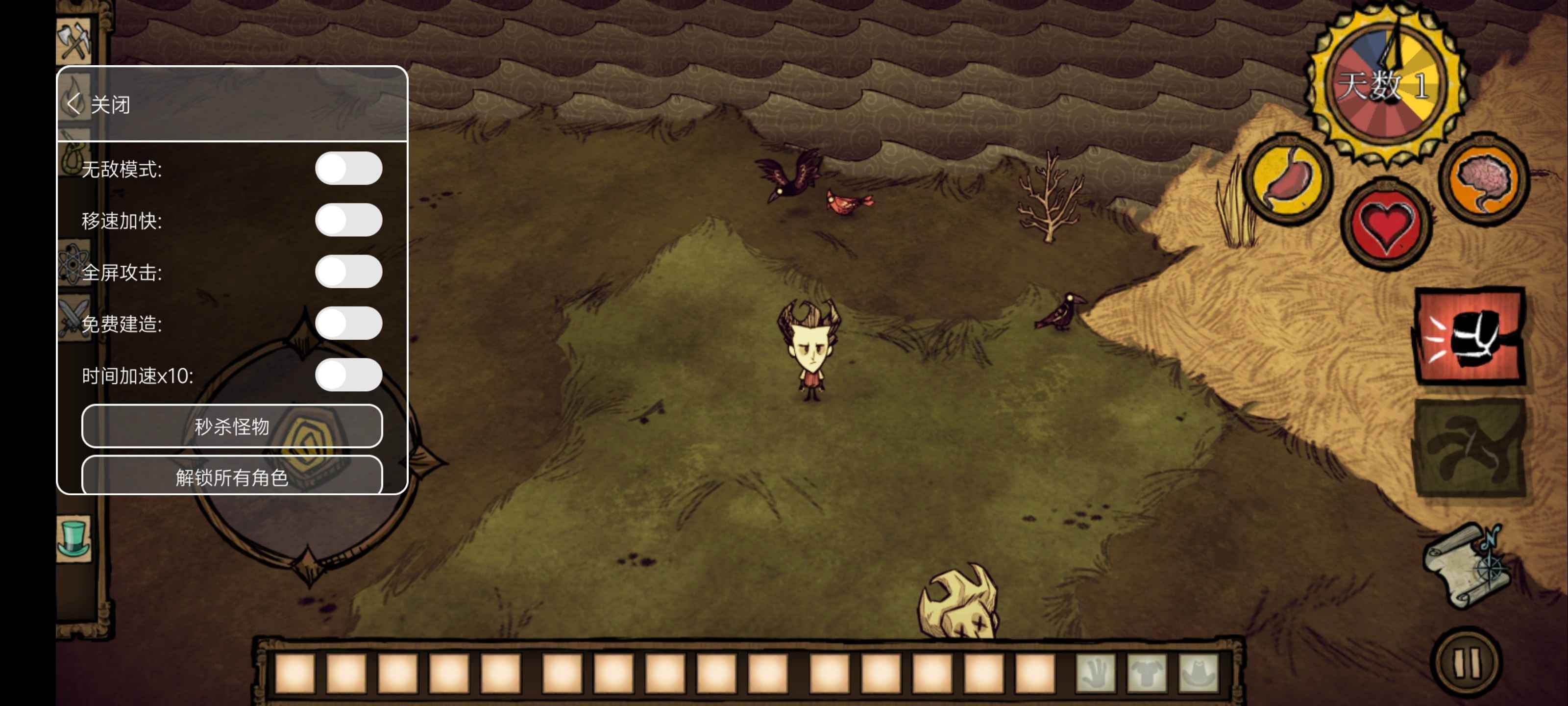The height and width of the screenshot is (706, 1568).
Task: Tap the dark green pick-up action button
Action: coord(1470,448)
